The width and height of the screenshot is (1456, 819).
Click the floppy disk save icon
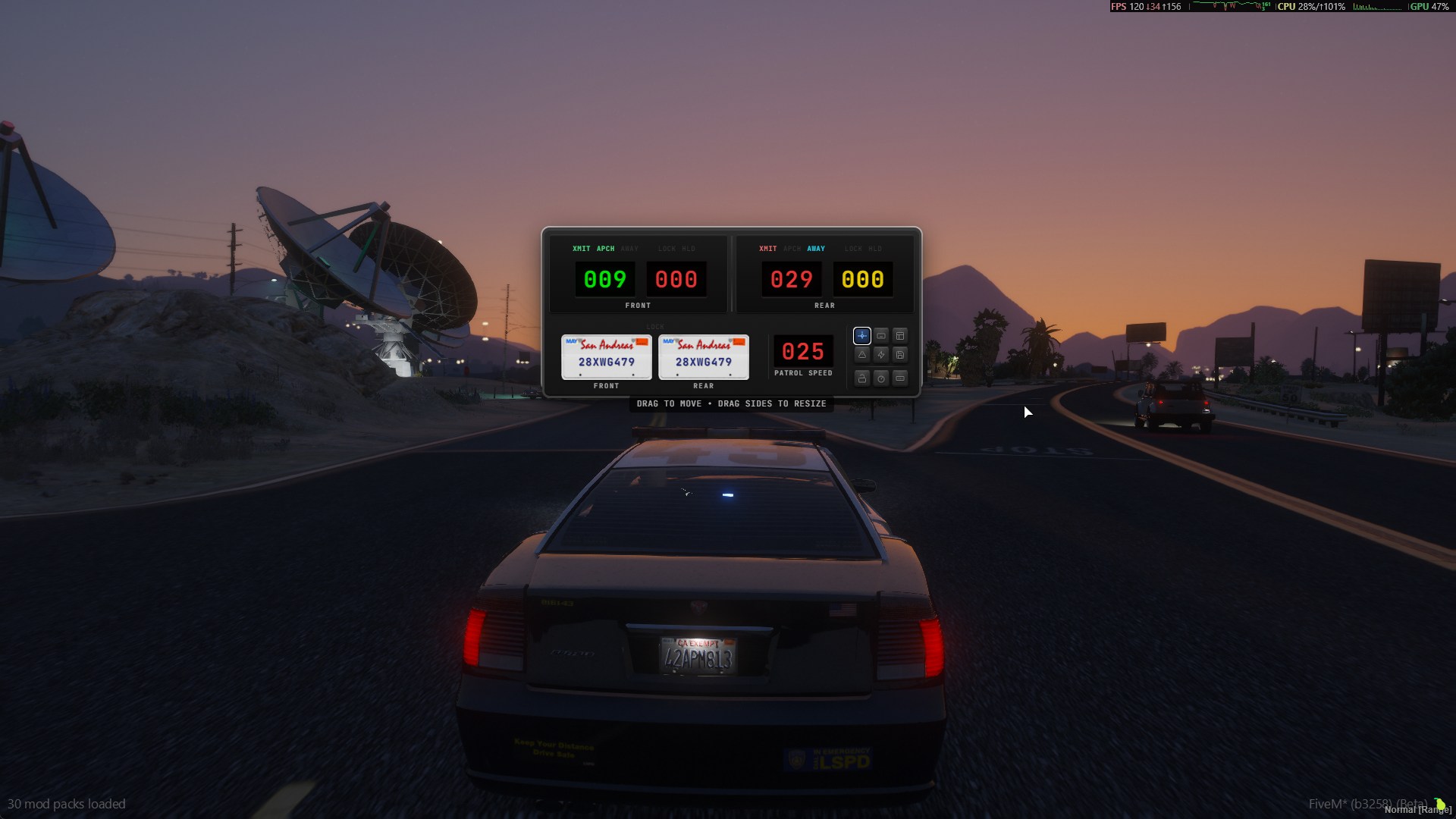point(900,355)
